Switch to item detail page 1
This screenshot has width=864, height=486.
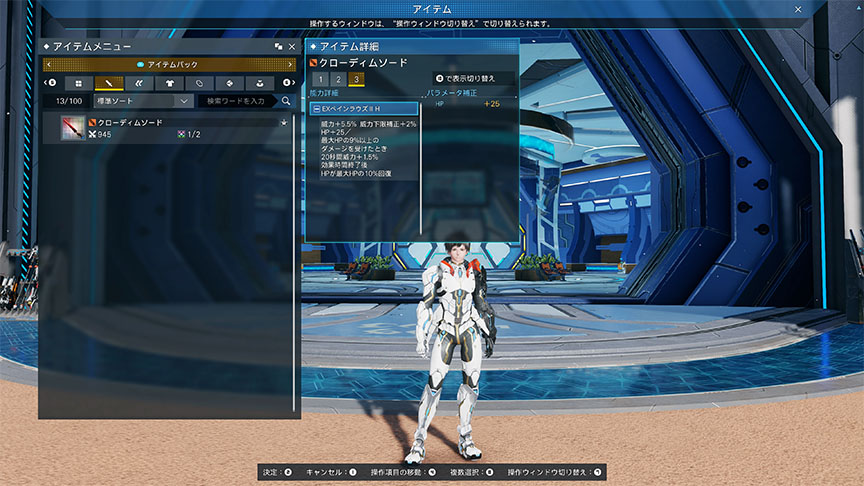320,78
